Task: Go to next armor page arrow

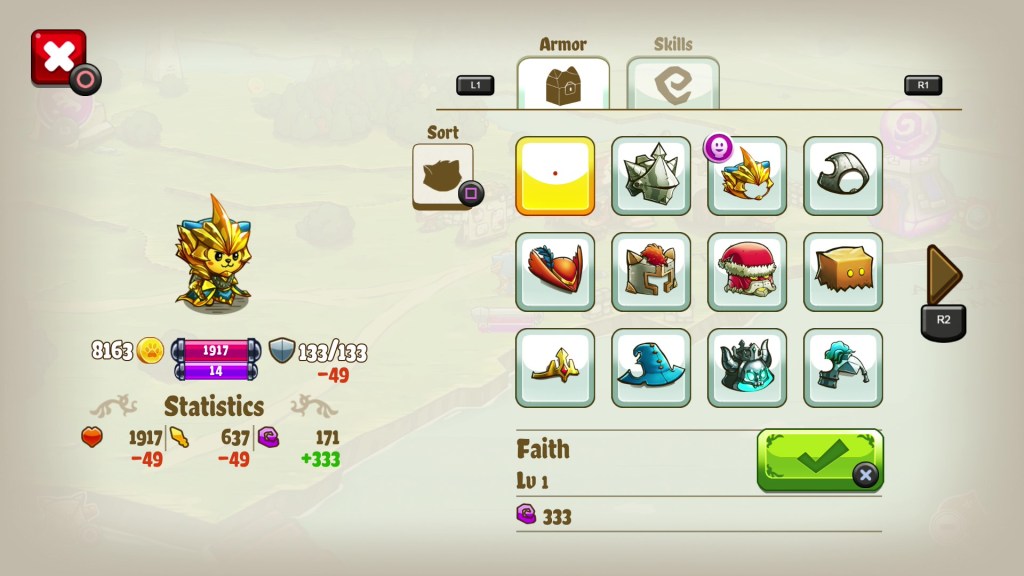Action: (943, 275)
